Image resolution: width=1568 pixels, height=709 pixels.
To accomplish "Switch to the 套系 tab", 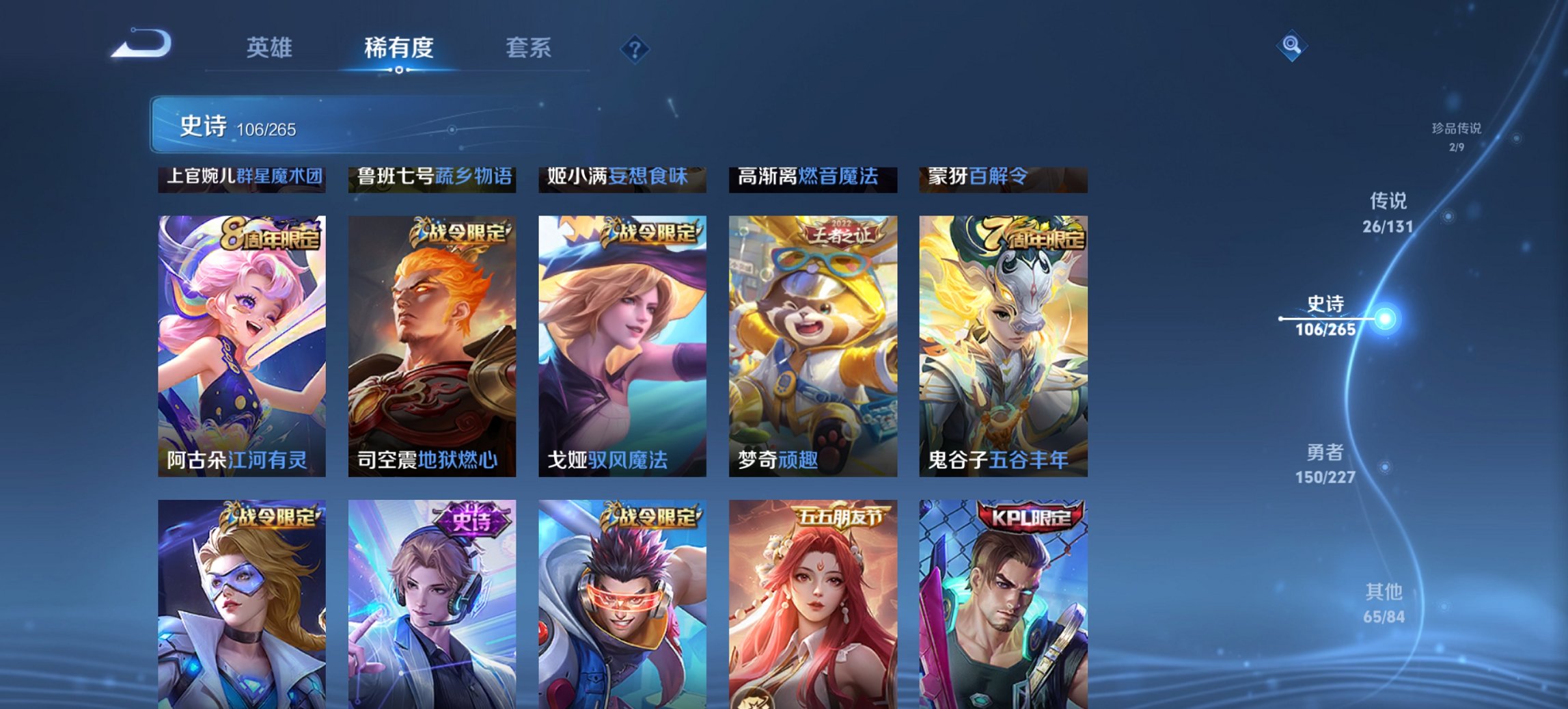I will [529, 49].
